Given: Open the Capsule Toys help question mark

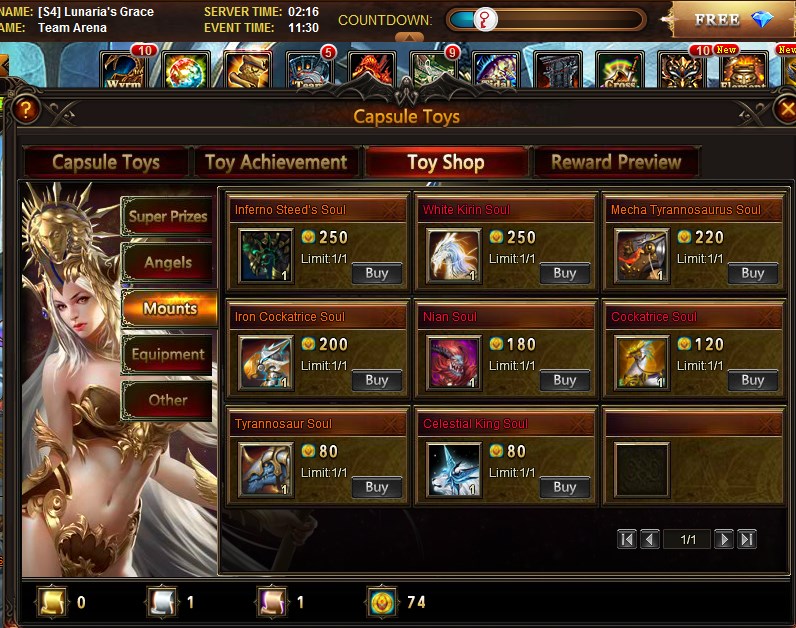Looking at the screenshot, I should pos(26,109).
